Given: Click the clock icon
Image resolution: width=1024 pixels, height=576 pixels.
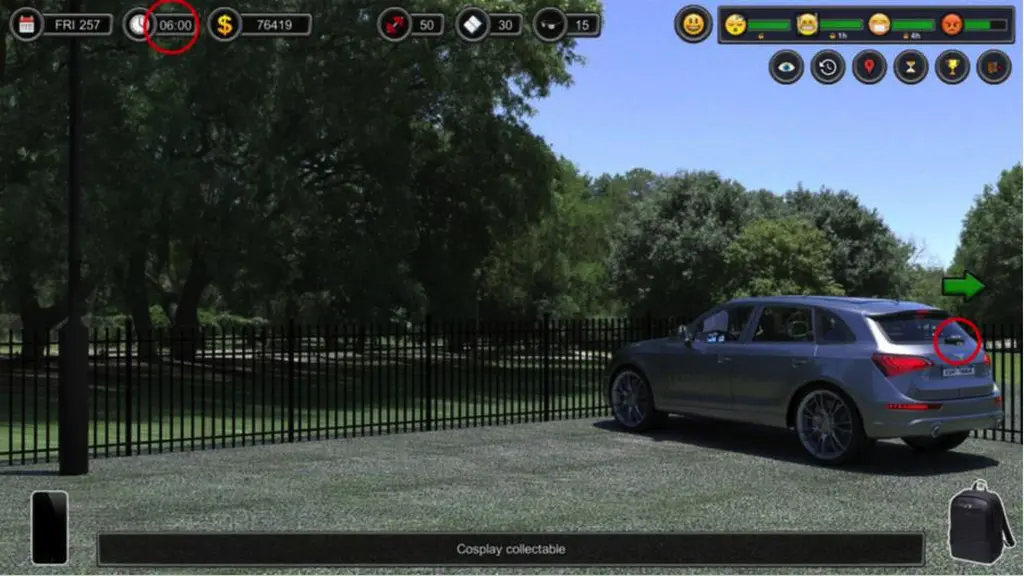Looking at the screenshot, I should [x=139, y=24].
